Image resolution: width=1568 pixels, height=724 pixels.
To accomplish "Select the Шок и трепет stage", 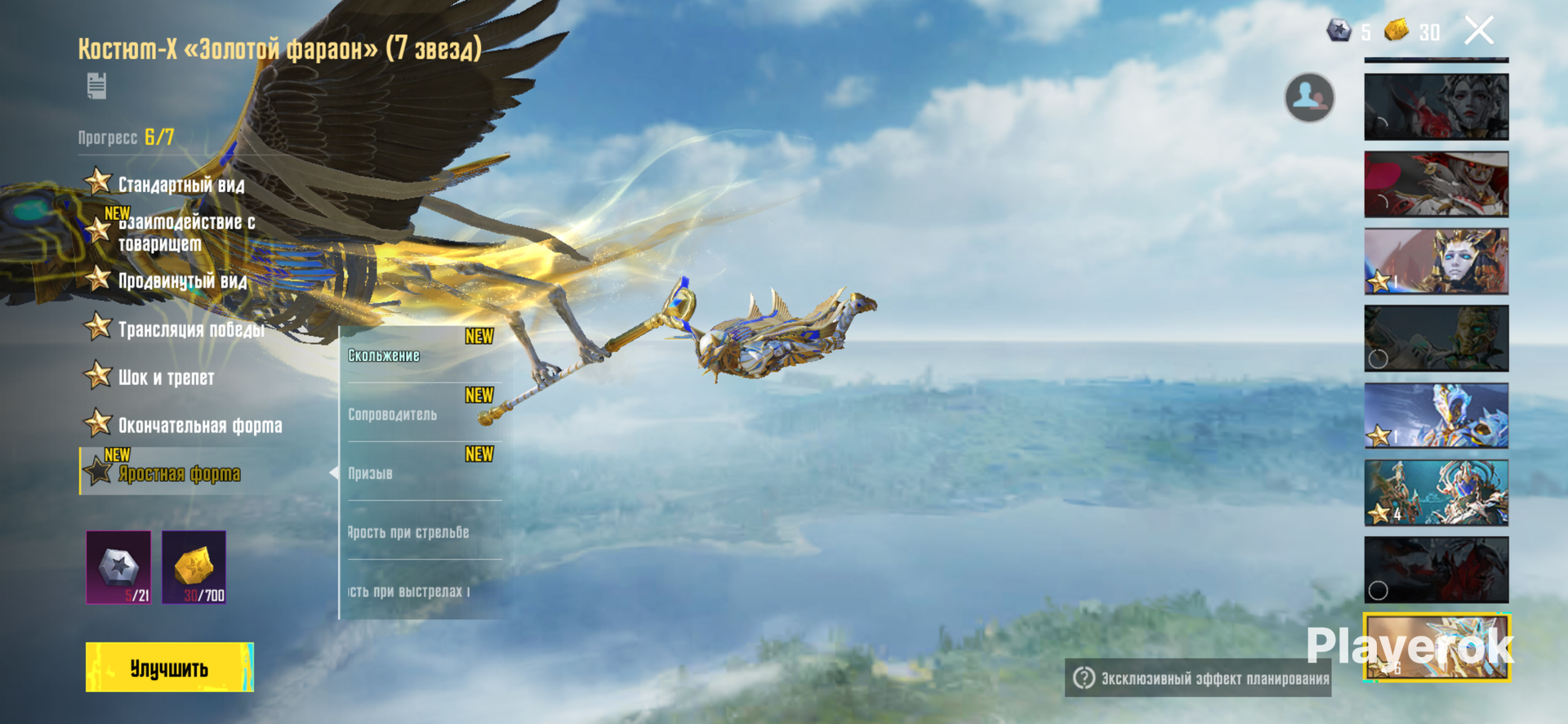I will tap(166, 378).
